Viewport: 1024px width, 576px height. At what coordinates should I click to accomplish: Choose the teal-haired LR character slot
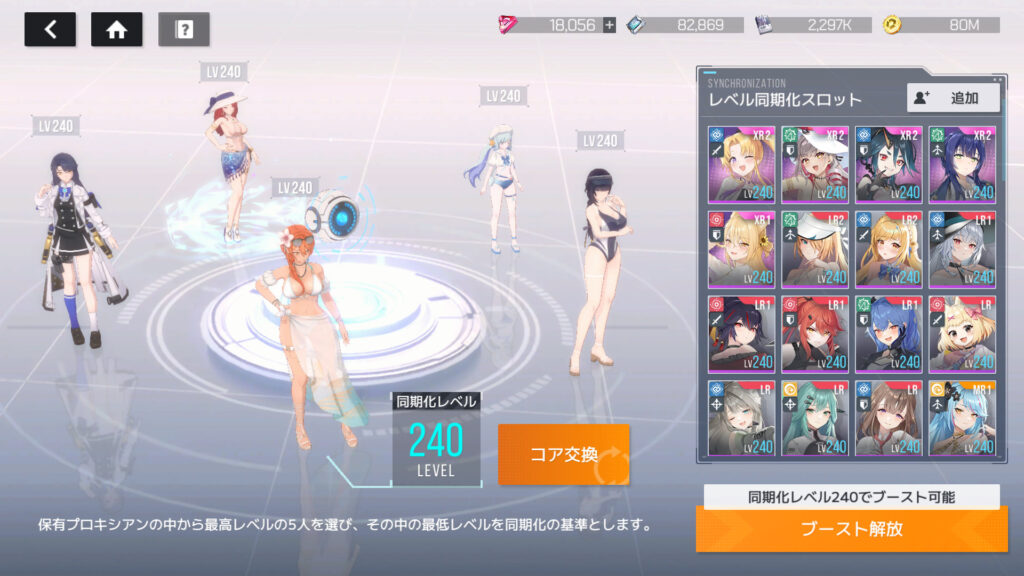[815, 417]
